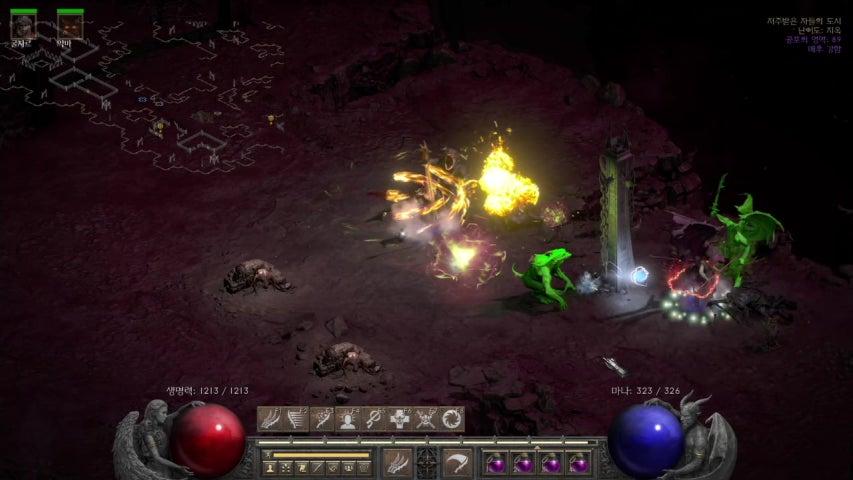Click the red-eyed demon summon portrait
The height and width of the screenshot is (480, 853).
(69, 26)
